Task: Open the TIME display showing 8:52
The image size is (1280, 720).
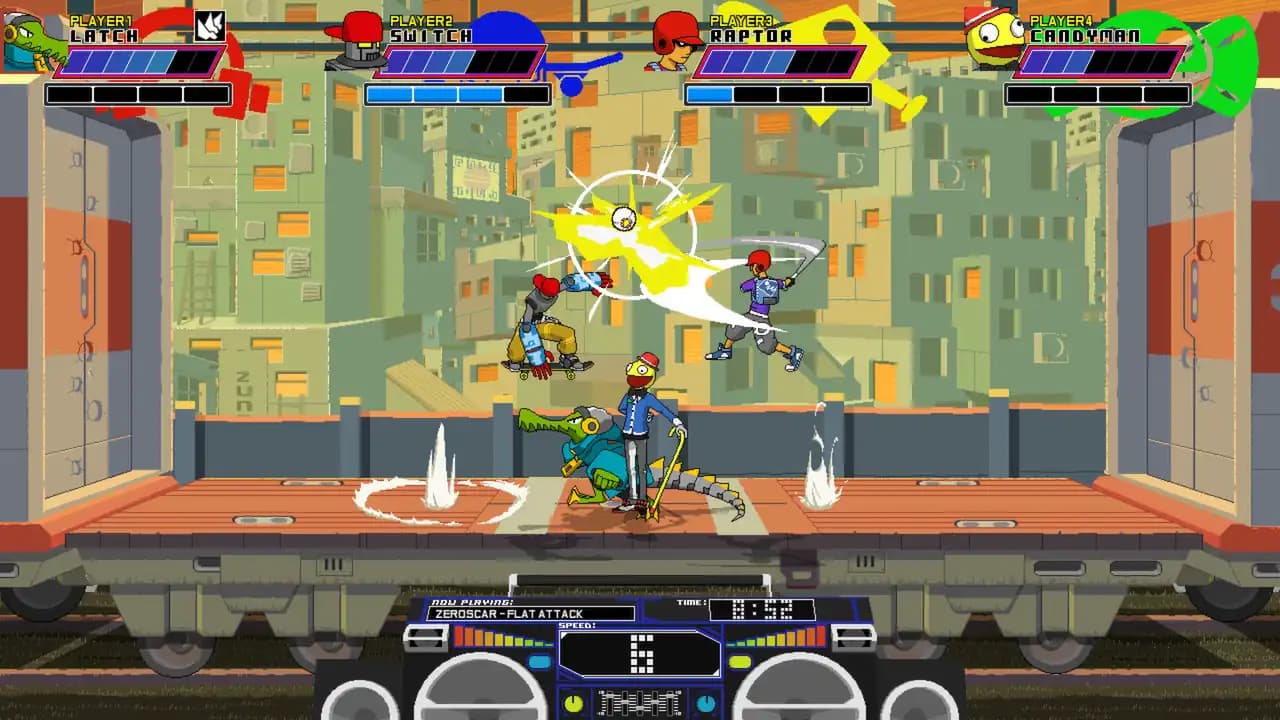Action: (760, 610)
